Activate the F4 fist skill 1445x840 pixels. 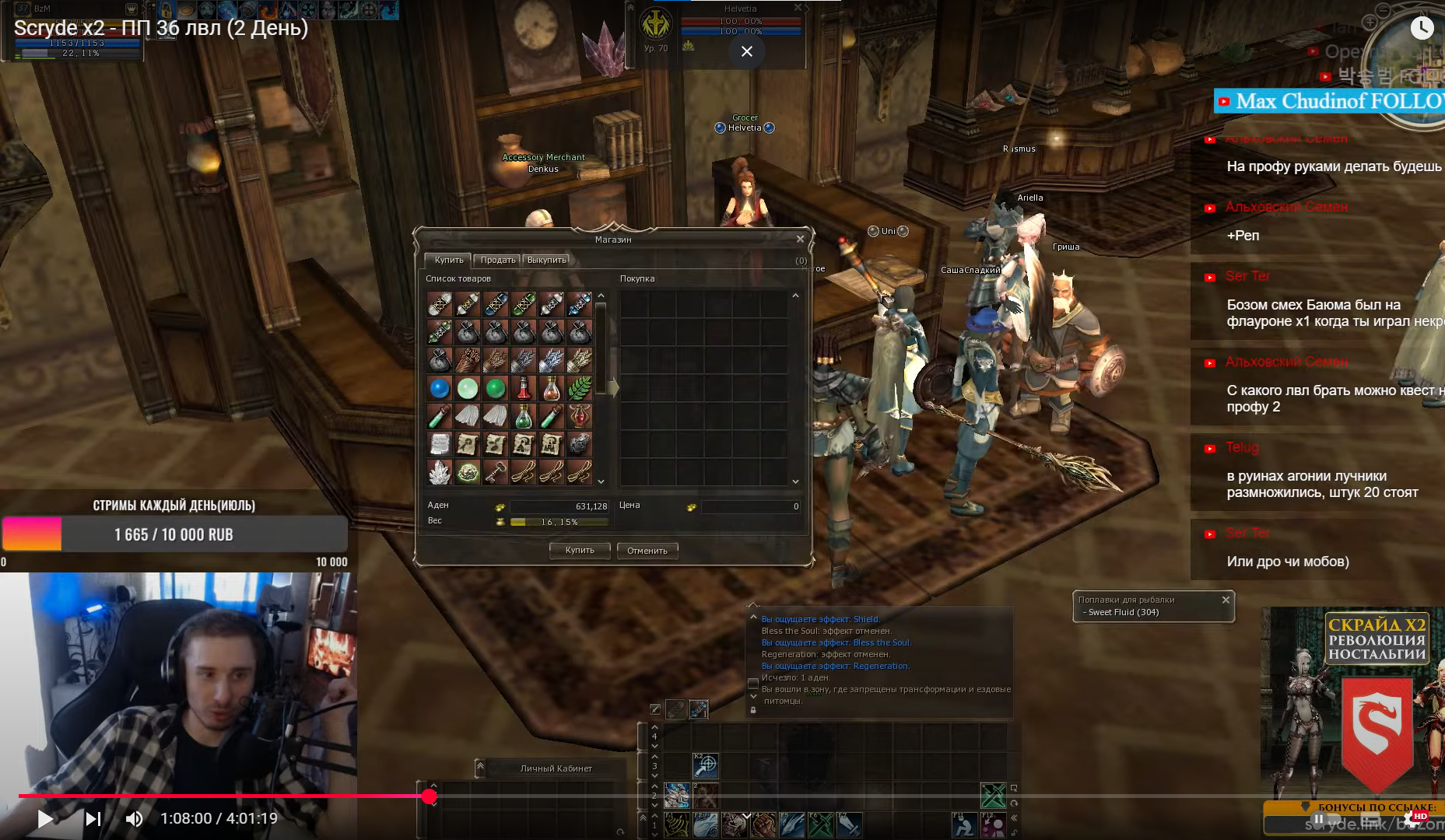pyautogui.click(x=762, y=824)
